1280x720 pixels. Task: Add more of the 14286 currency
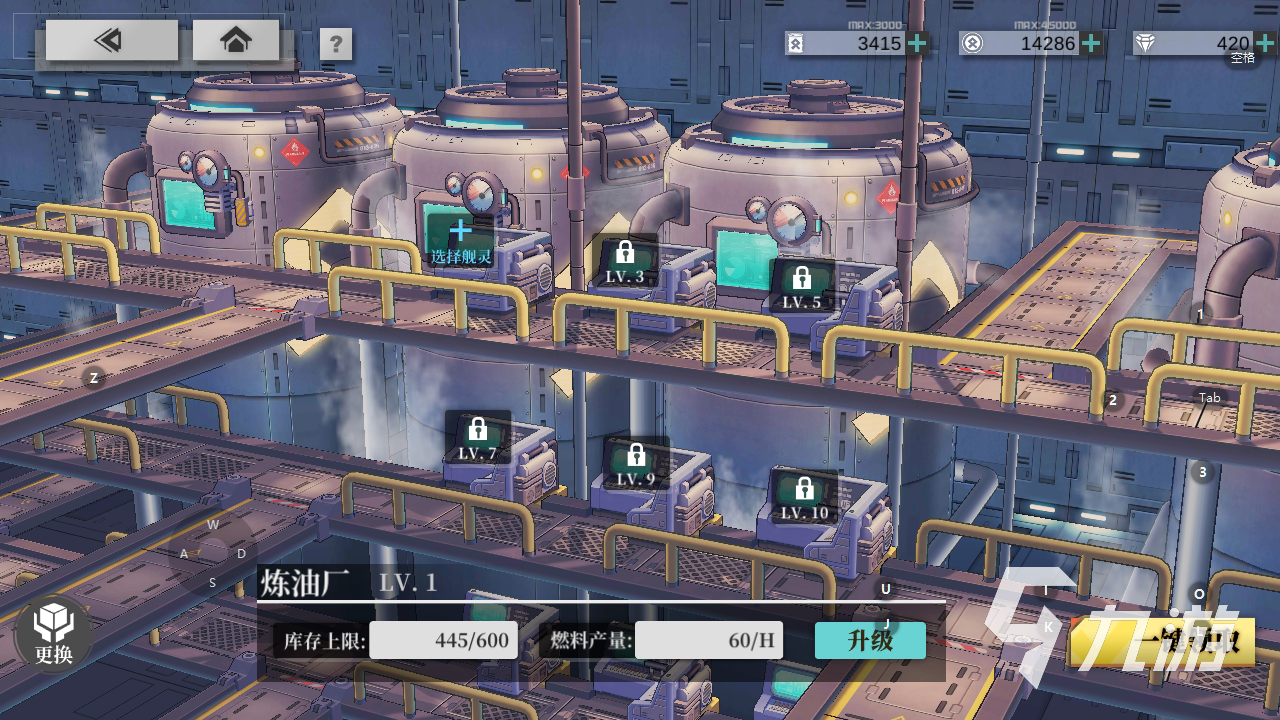(1092, 43)
